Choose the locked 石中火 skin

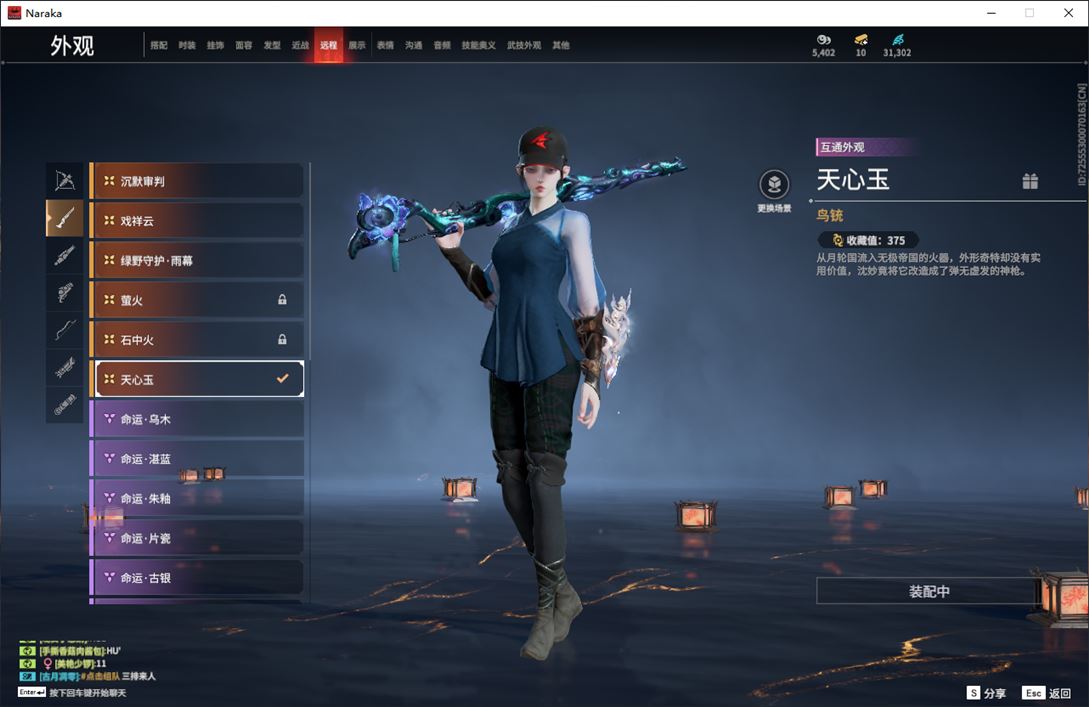pyautogui.click(x=197, y=340)
